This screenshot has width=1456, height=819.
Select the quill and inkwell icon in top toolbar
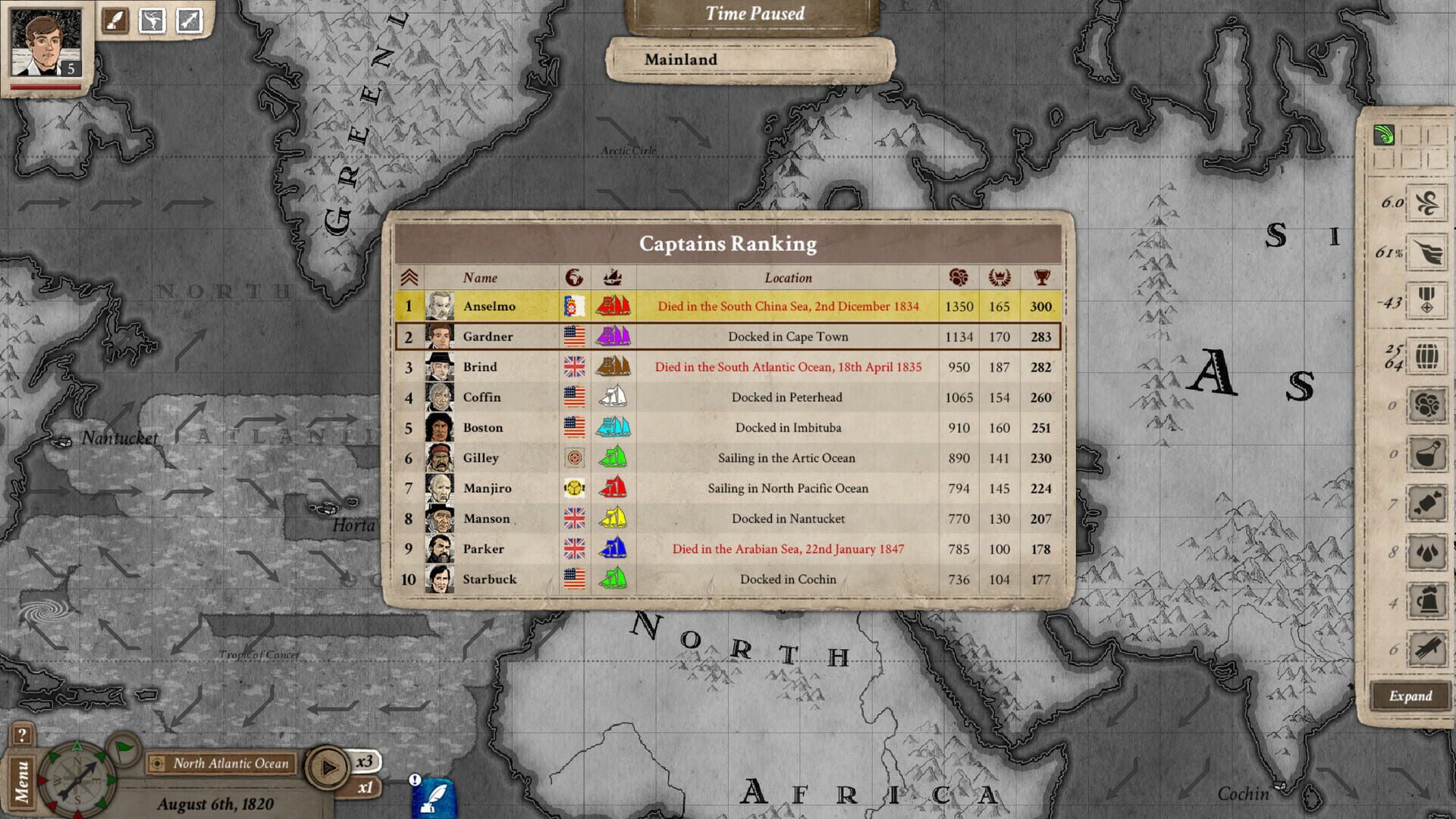(x=115, y=20)
